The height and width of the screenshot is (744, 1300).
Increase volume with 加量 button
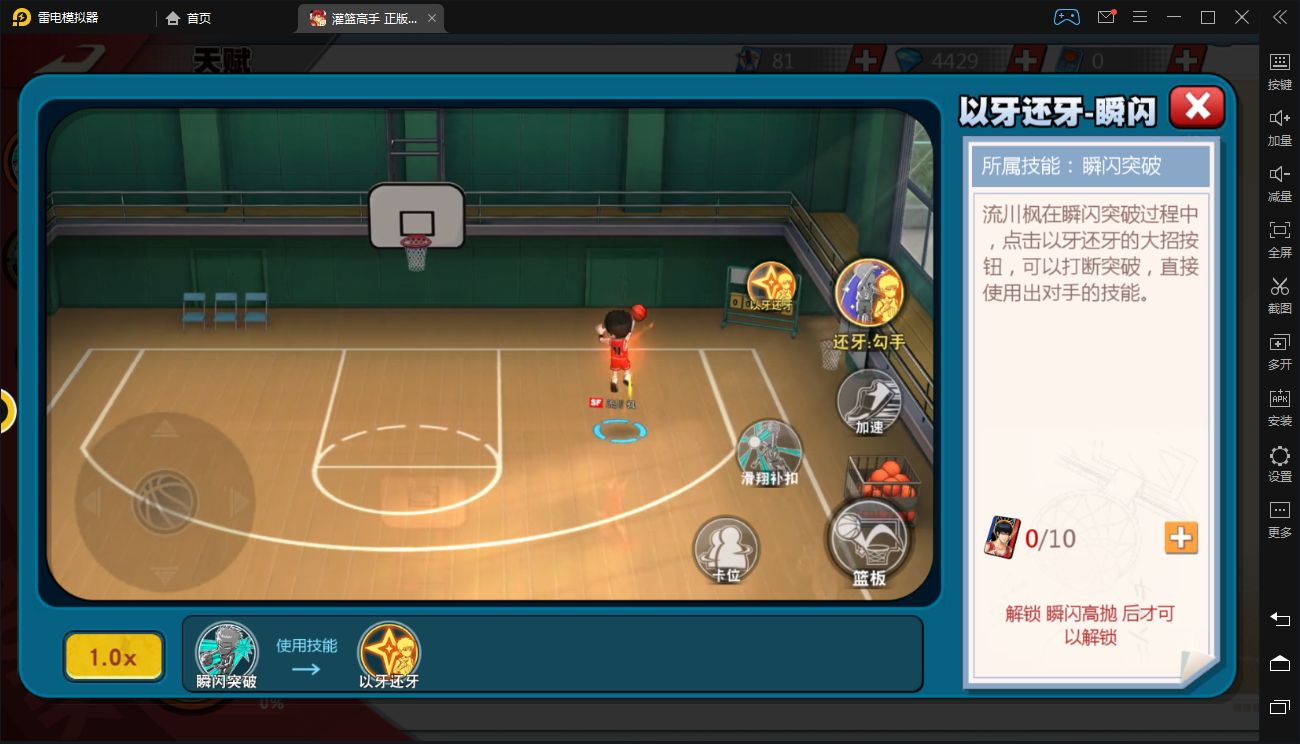1279,125
